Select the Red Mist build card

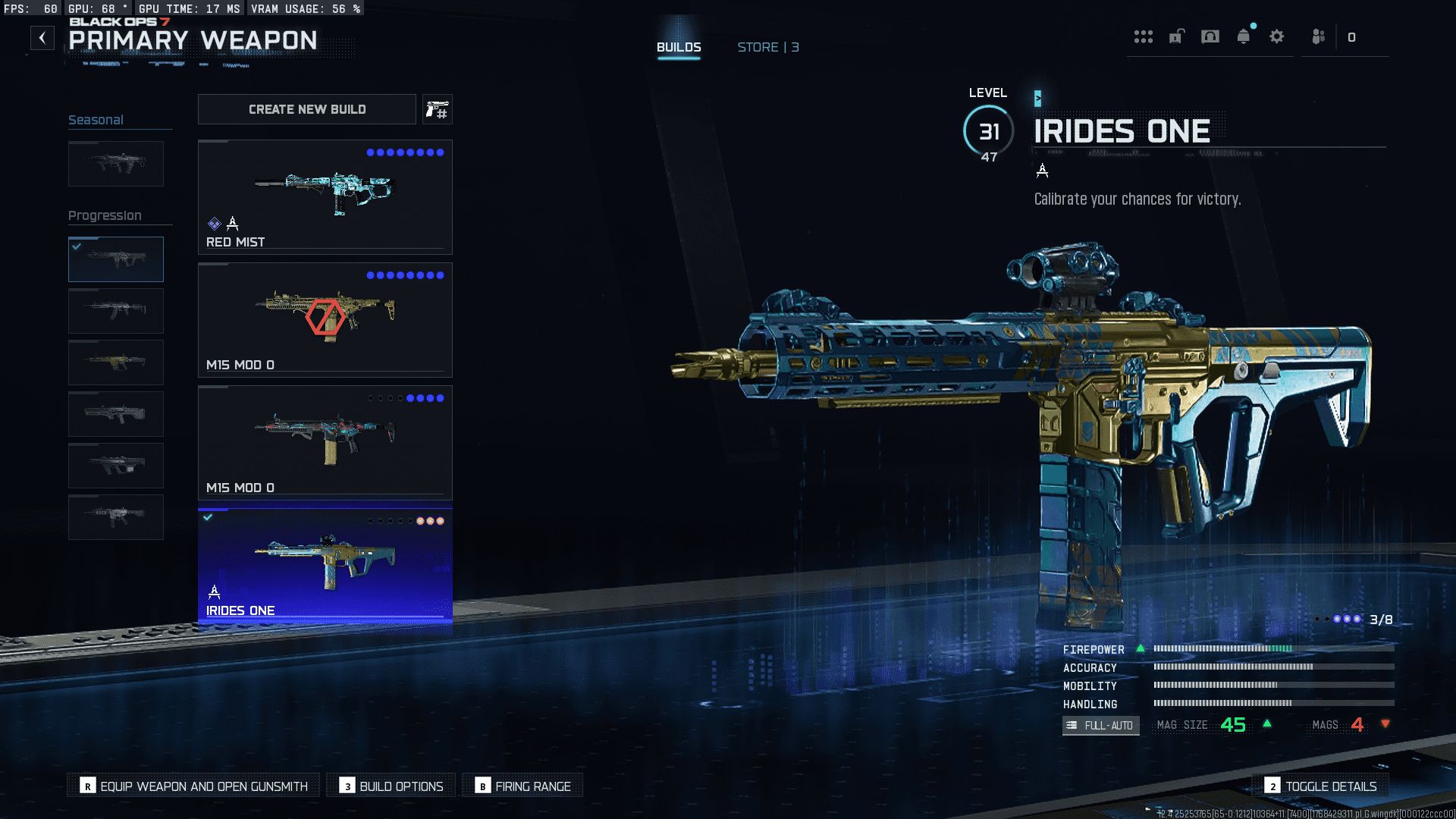click(325, 197)
